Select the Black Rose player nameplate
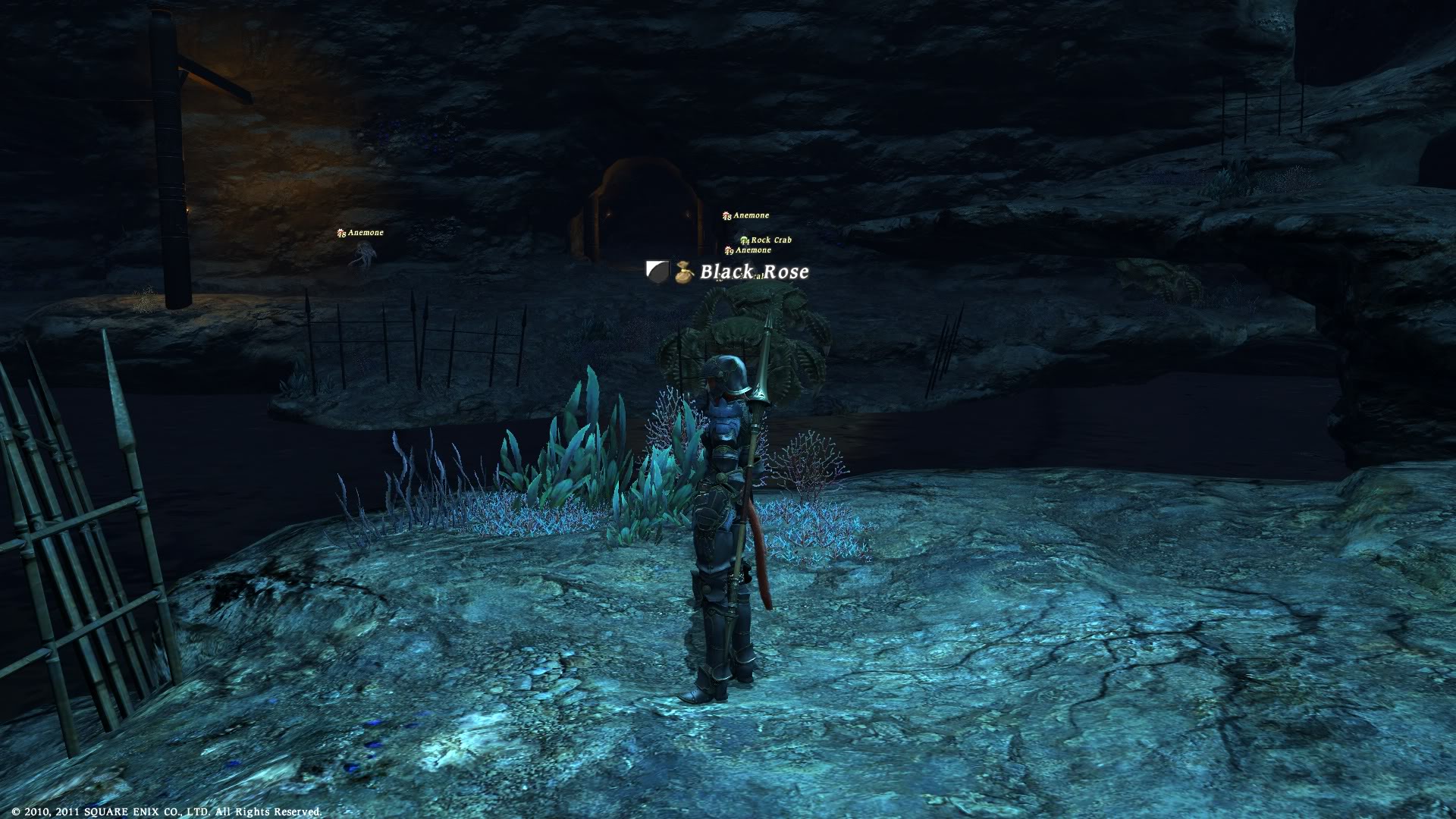The width and height of the screenshot is (1456, 819). tap(754, 271)
